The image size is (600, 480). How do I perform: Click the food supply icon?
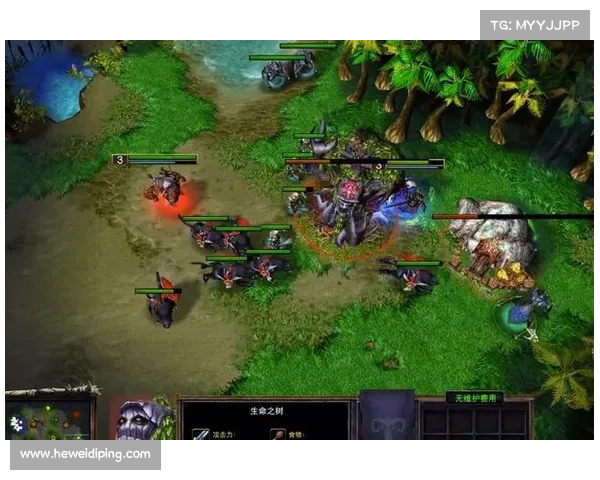click(x=275, y=433)
